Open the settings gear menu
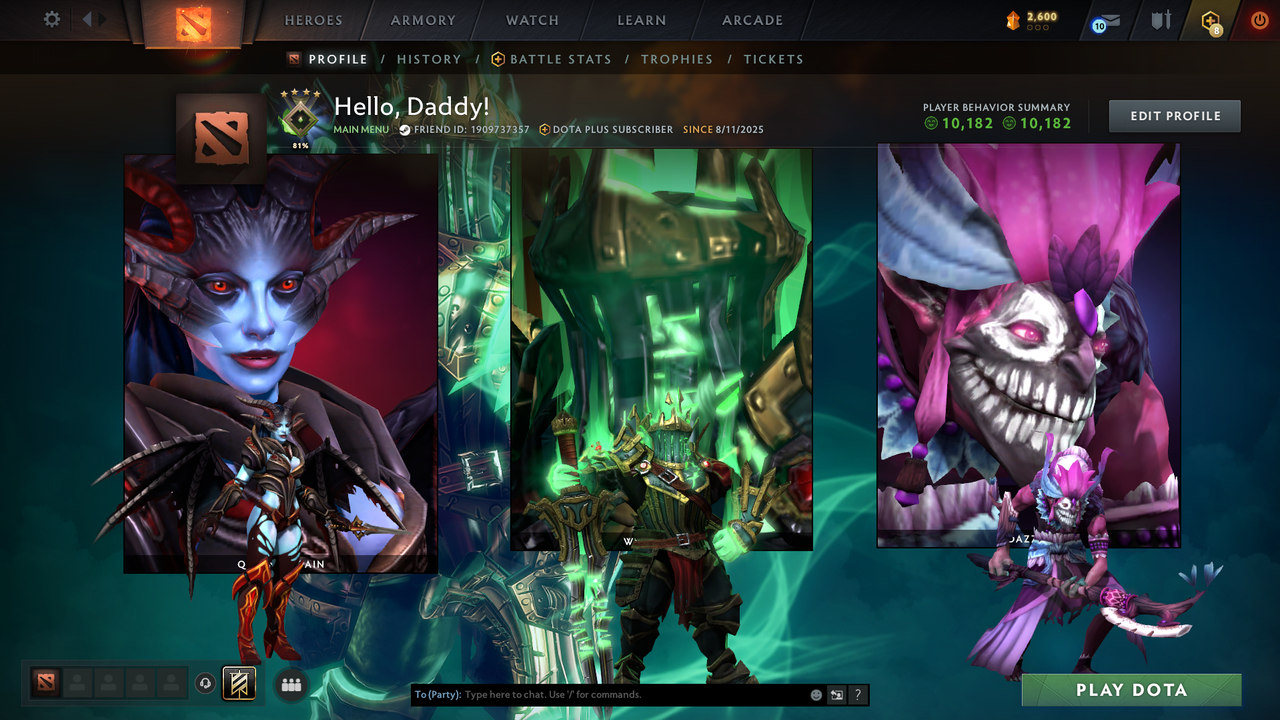Screen dimensions: 1280x720 [x=50, y=19]
